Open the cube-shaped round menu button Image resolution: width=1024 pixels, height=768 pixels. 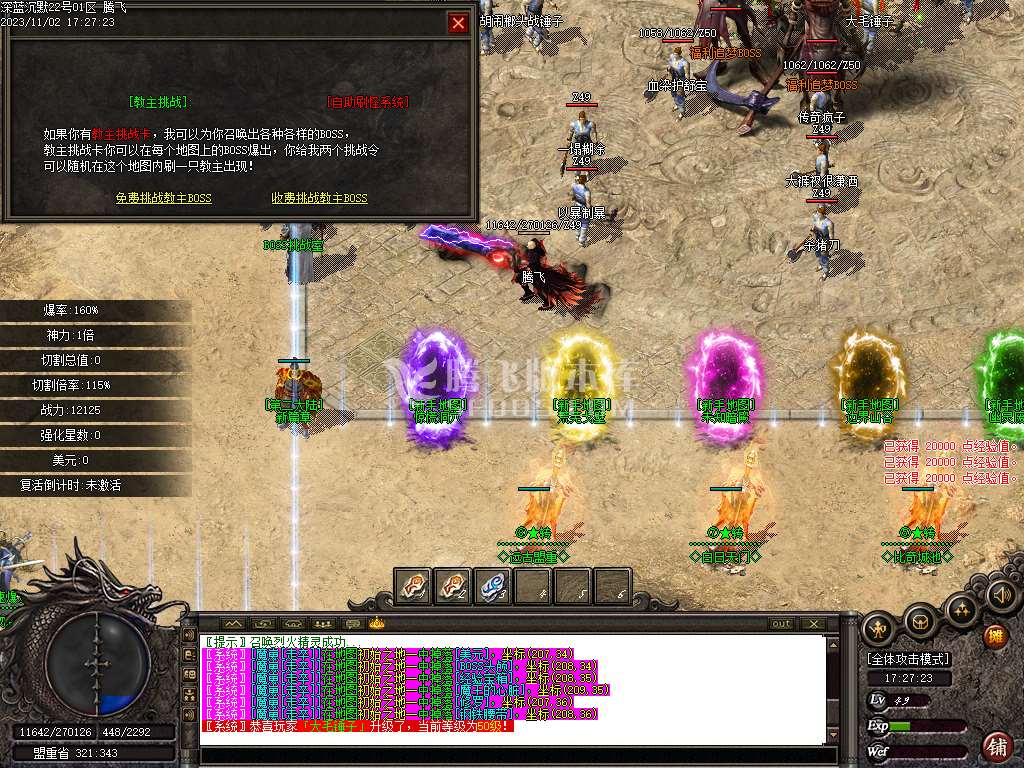pos(920,622)
